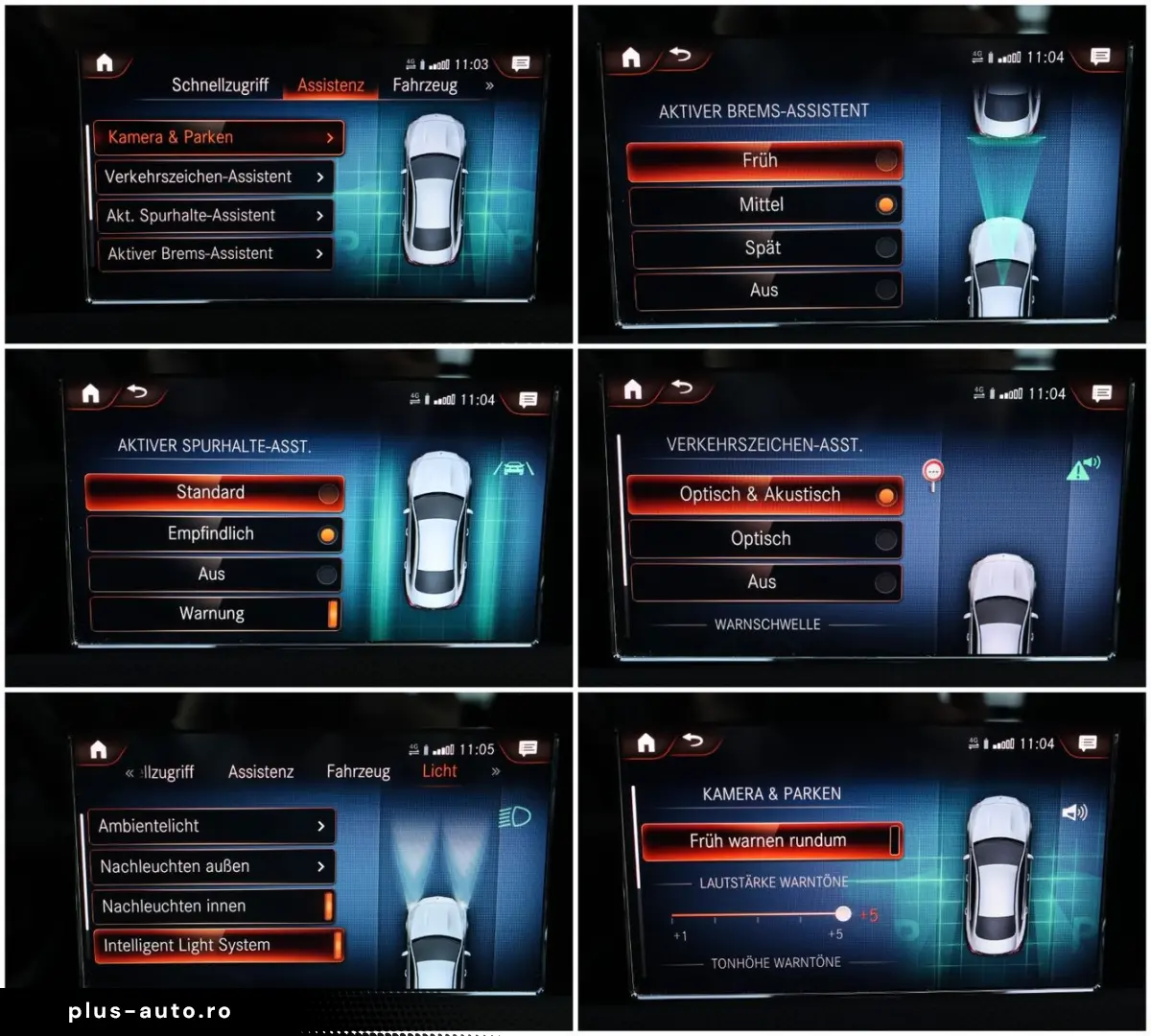Screen dimensions: 1151x1036
Task: Select Früh for the brake assistant
Action: pos(764,161)
